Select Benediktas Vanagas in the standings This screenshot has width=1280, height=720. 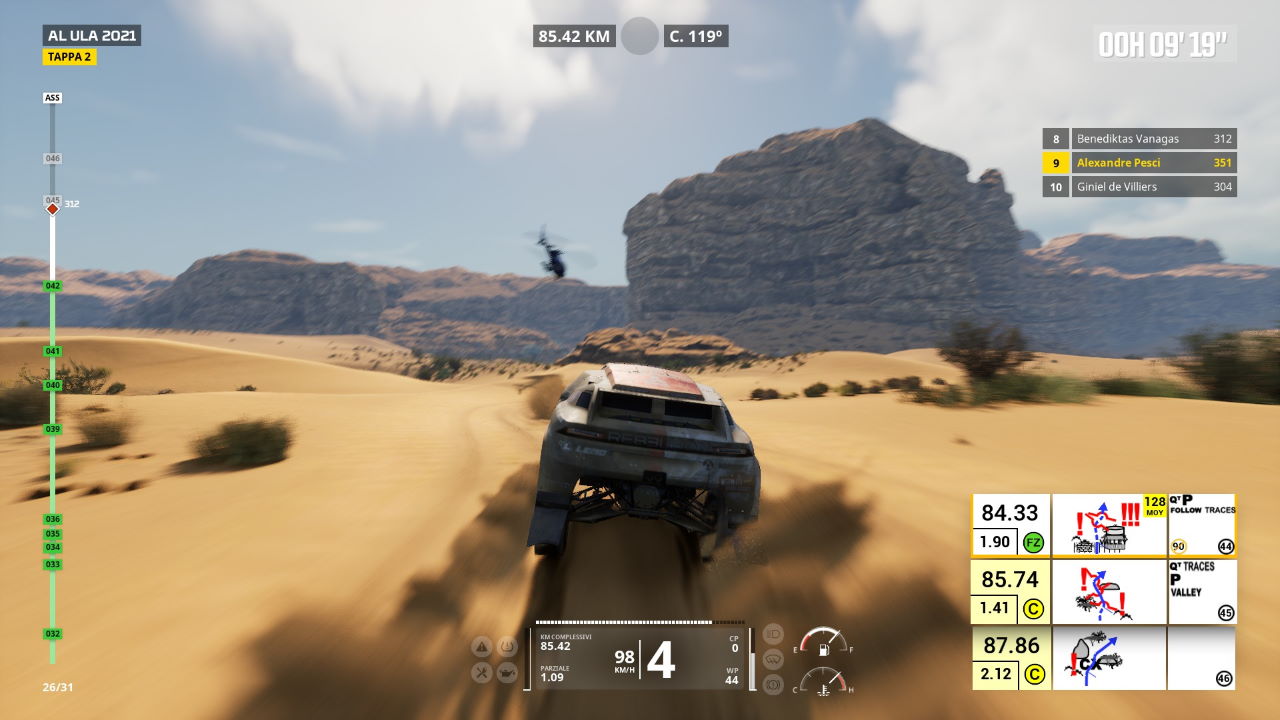pos(1139,139)
